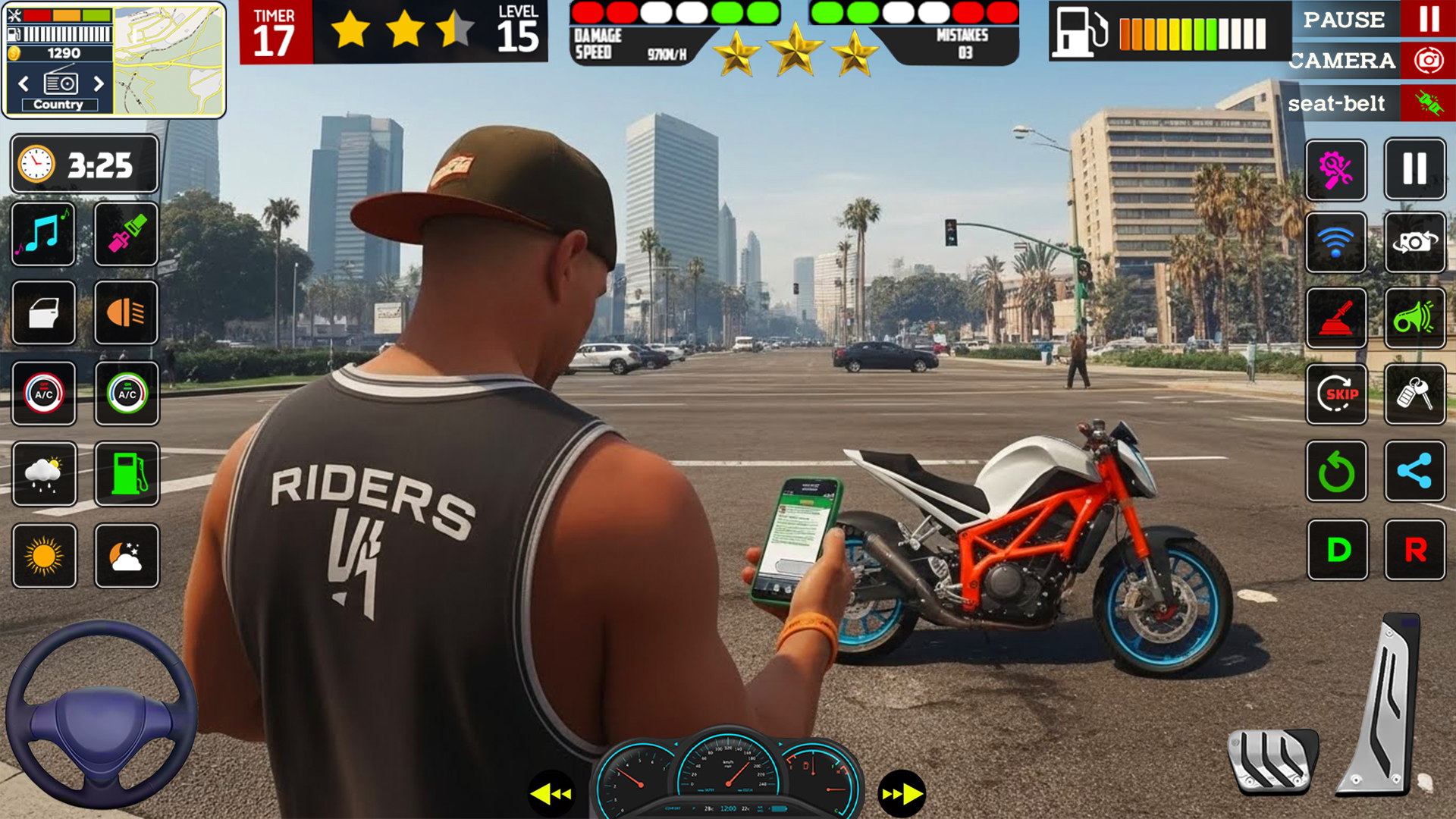The width and height of the screenshot is (1456, 819).
Task: Select the music notes icon
Action: (x=42, y=235)
